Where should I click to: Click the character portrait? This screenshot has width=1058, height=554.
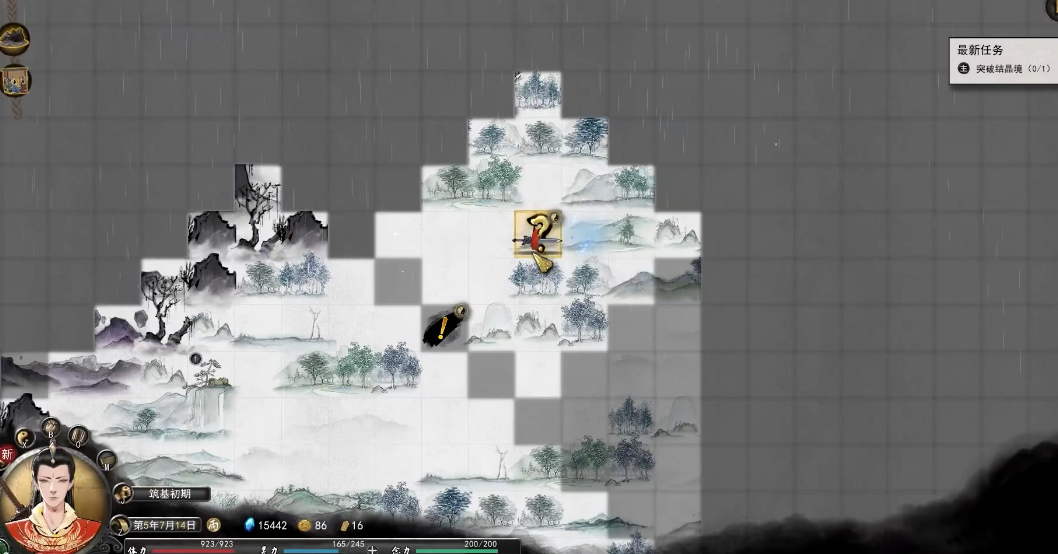(51, 500)
